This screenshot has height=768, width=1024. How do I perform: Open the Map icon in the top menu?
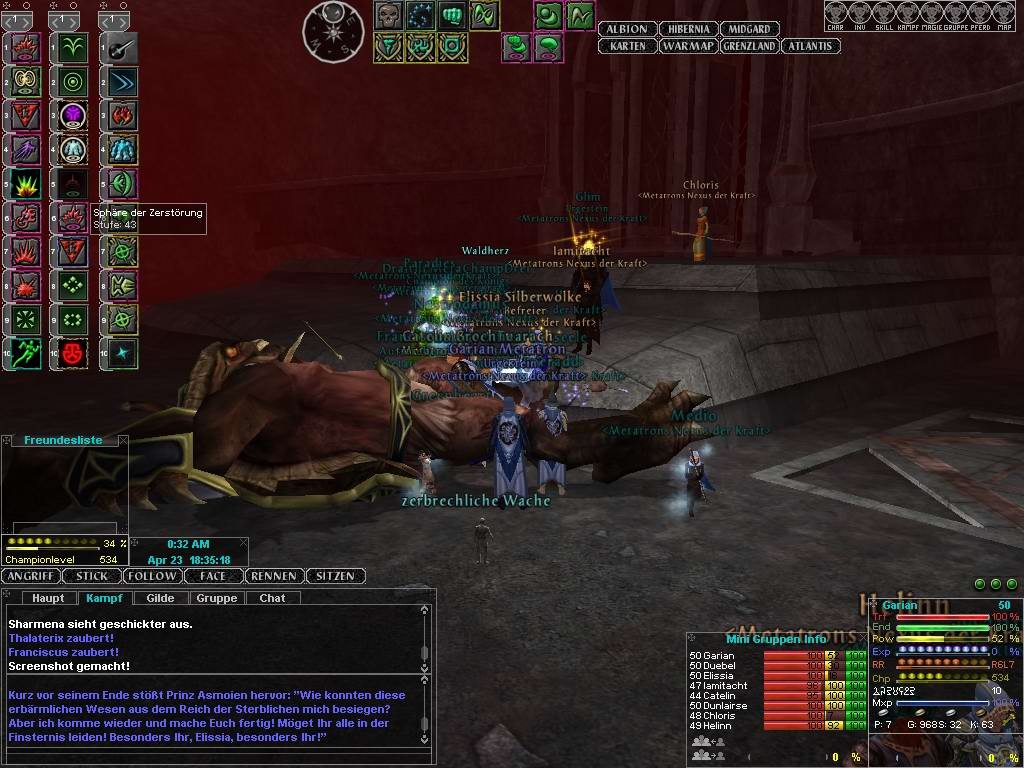1004,15
